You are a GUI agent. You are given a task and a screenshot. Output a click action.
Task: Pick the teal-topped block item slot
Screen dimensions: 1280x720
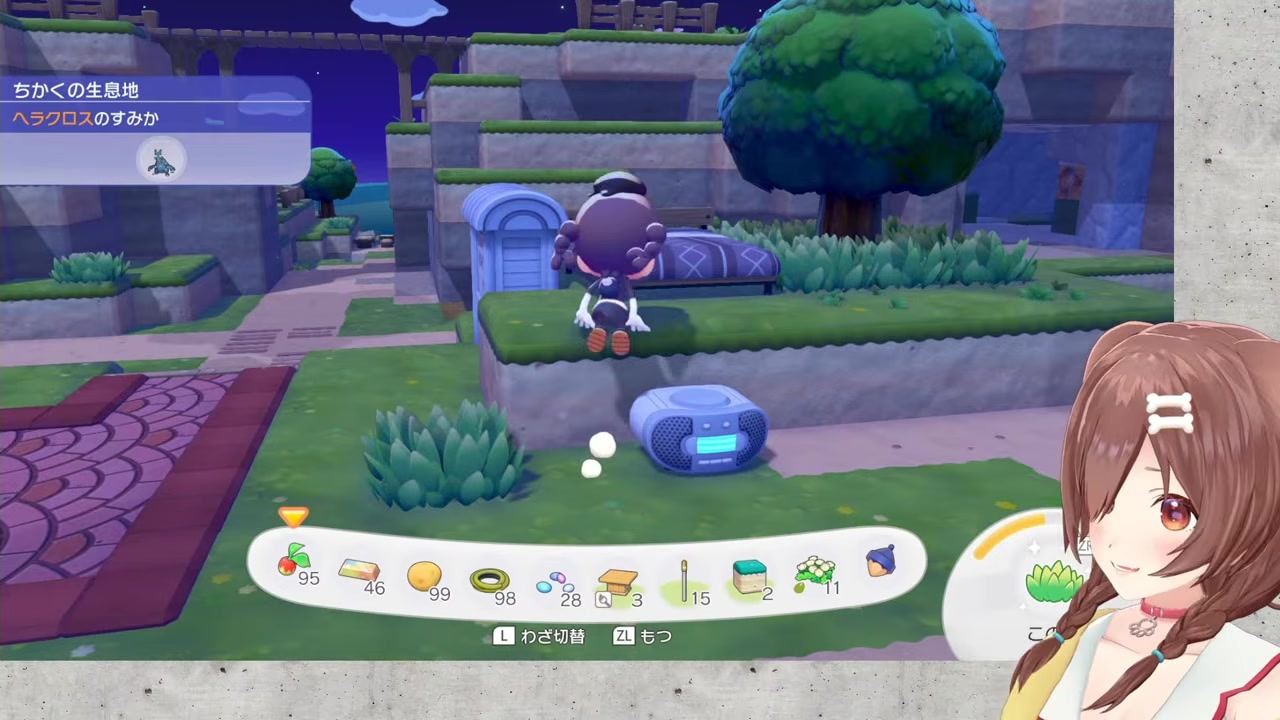(749, 577)
